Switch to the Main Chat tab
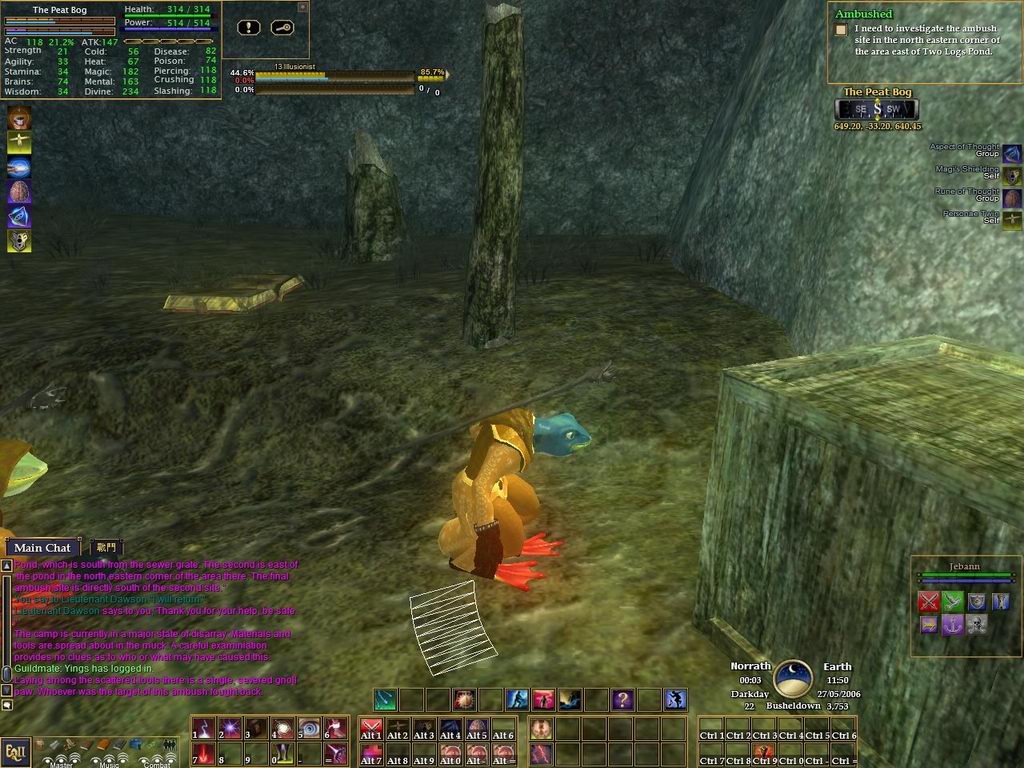Image resolution: width=1024 pixels, height=768 pixels. coord(43,547)
